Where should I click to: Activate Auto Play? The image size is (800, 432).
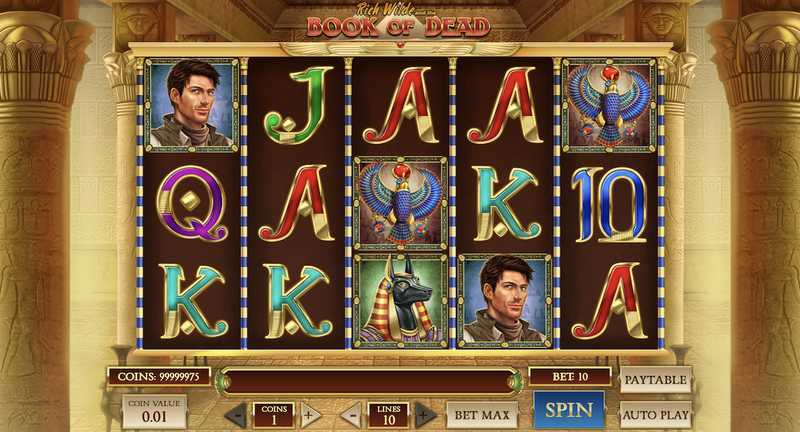tap(656, 412)
